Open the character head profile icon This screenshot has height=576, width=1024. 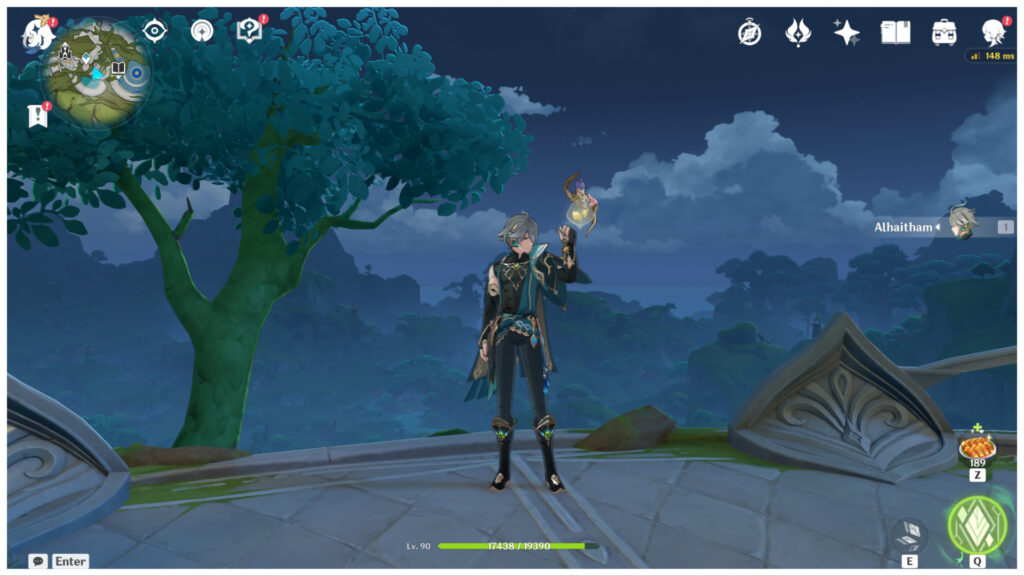point(993,33)
